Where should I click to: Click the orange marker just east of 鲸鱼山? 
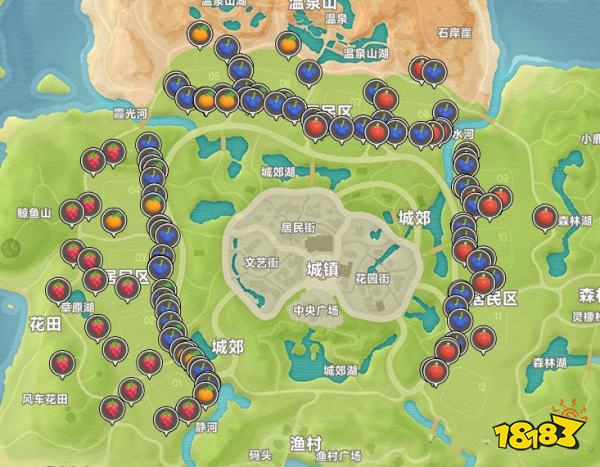coord(114,218)
